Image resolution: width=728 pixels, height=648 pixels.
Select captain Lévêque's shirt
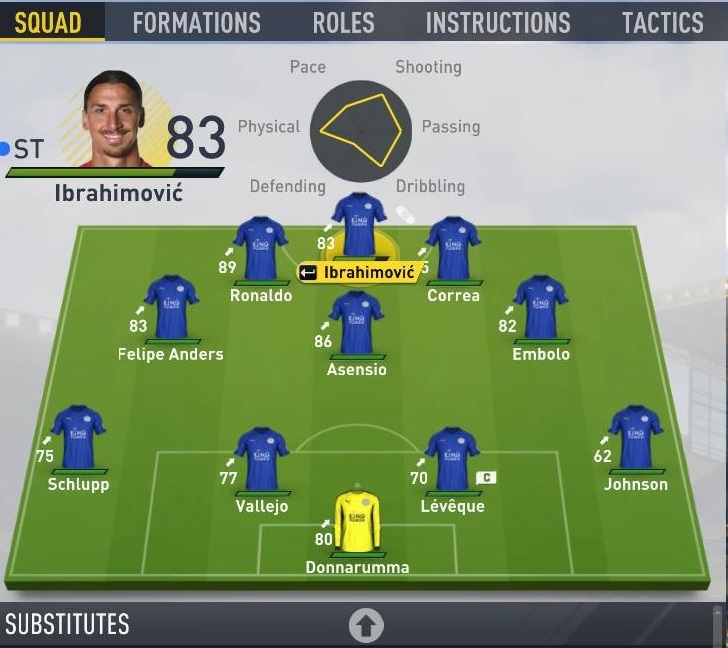452,459
